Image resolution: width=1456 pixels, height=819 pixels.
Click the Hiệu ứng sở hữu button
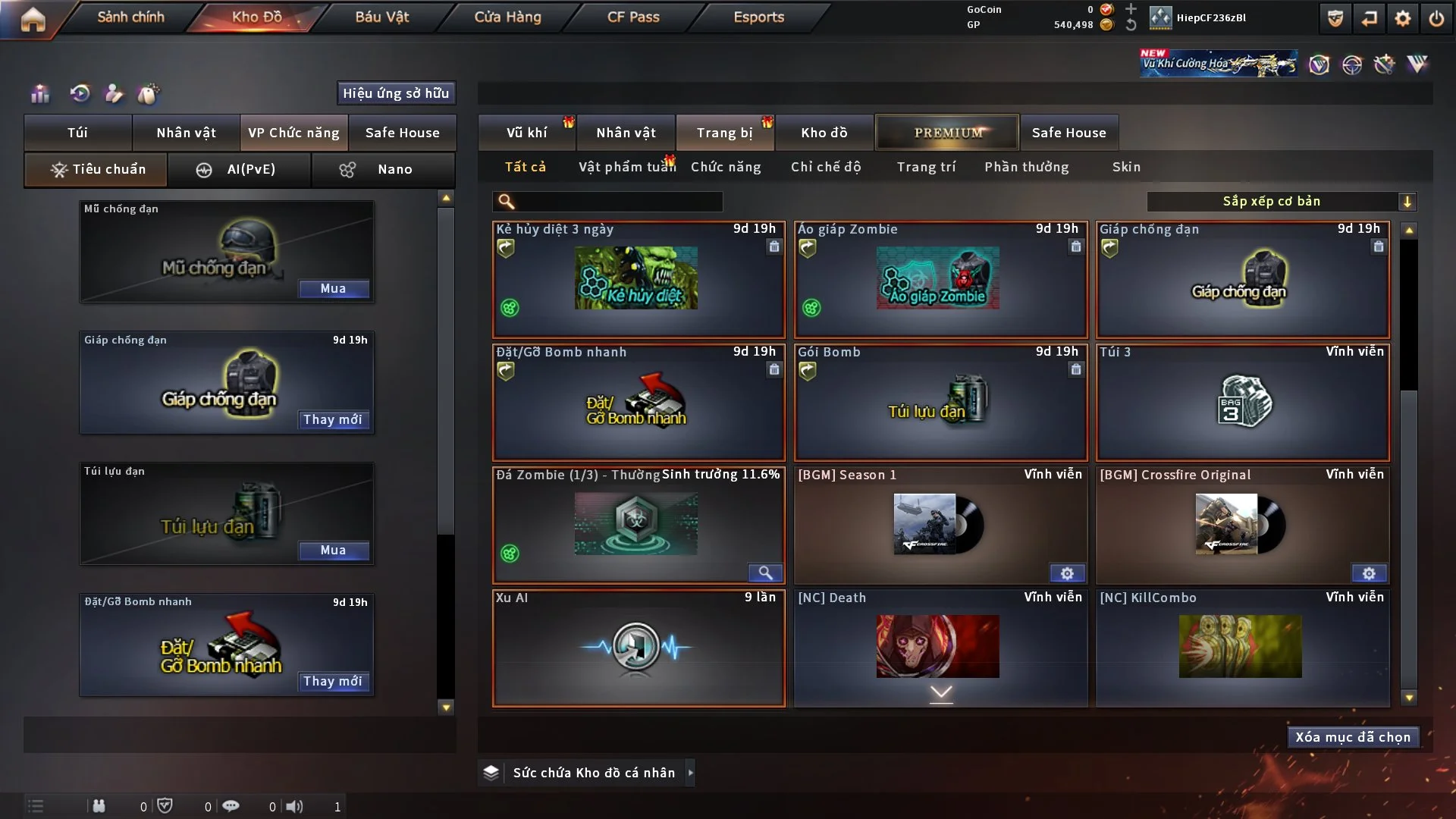coord(396,93)
